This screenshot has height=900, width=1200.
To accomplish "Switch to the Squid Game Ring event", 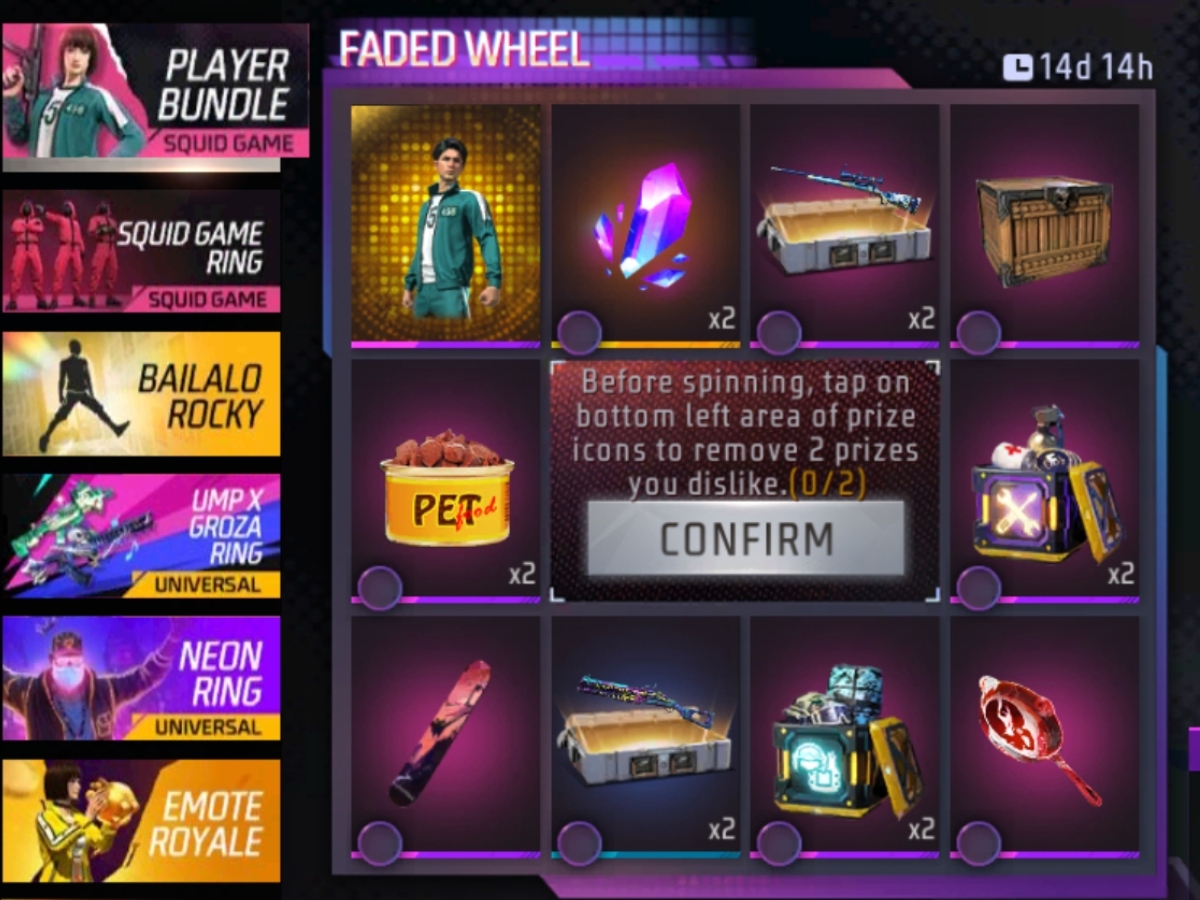I will point(141,252).
